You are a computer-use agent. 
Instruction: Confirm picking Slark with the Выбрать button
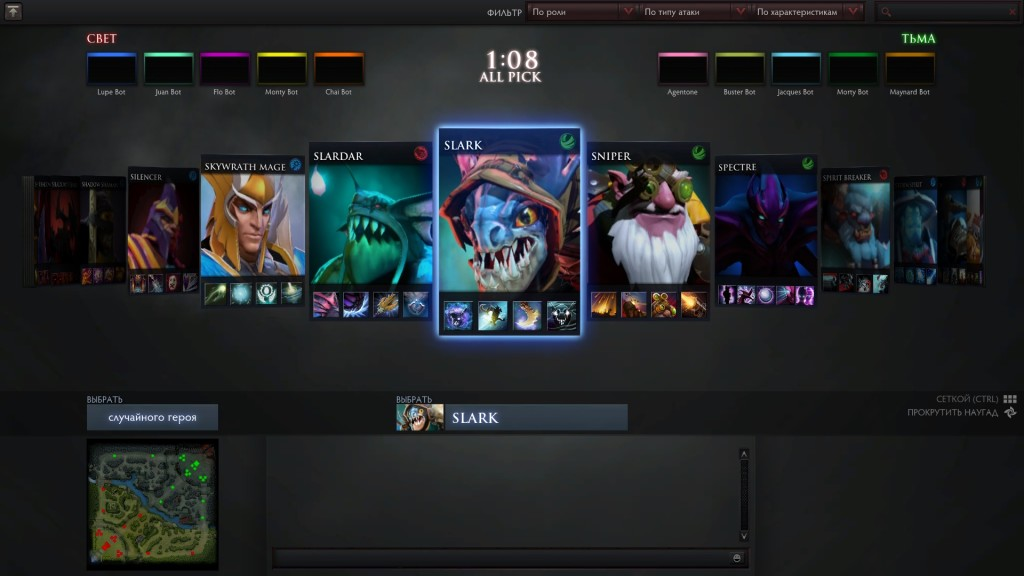tap(512, 417)
